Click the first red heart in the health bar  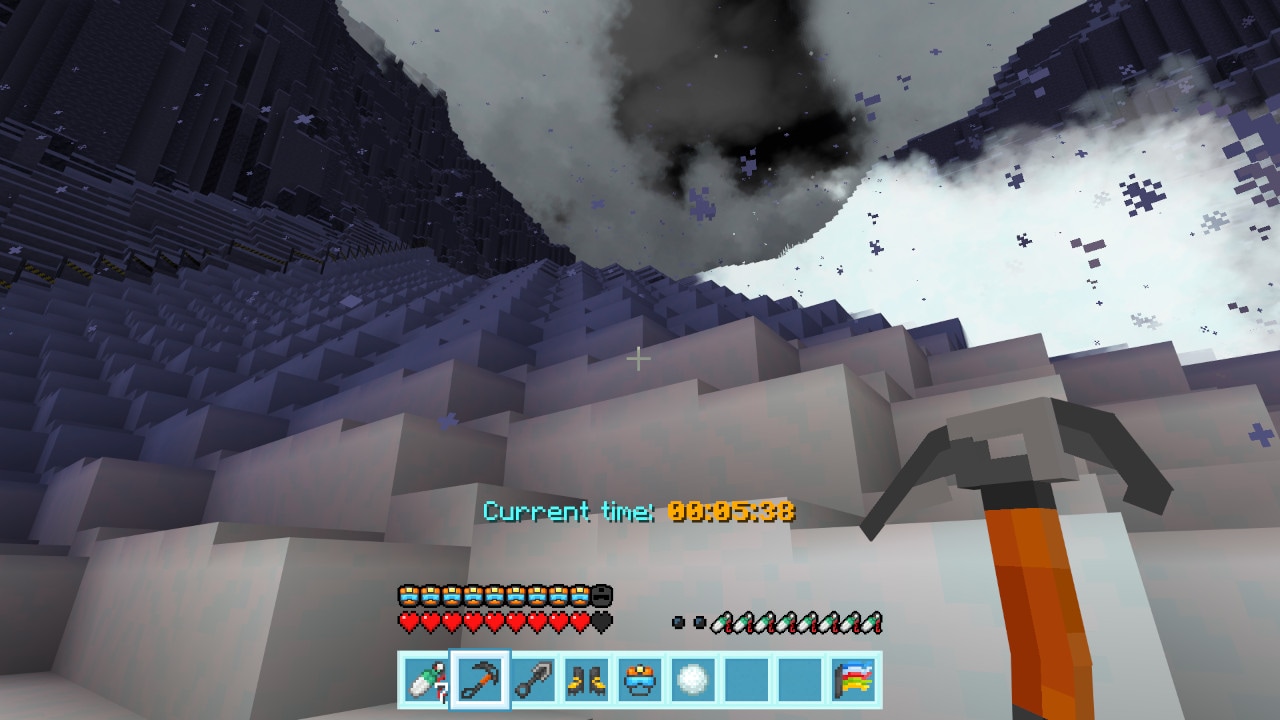tap(409, 619)
